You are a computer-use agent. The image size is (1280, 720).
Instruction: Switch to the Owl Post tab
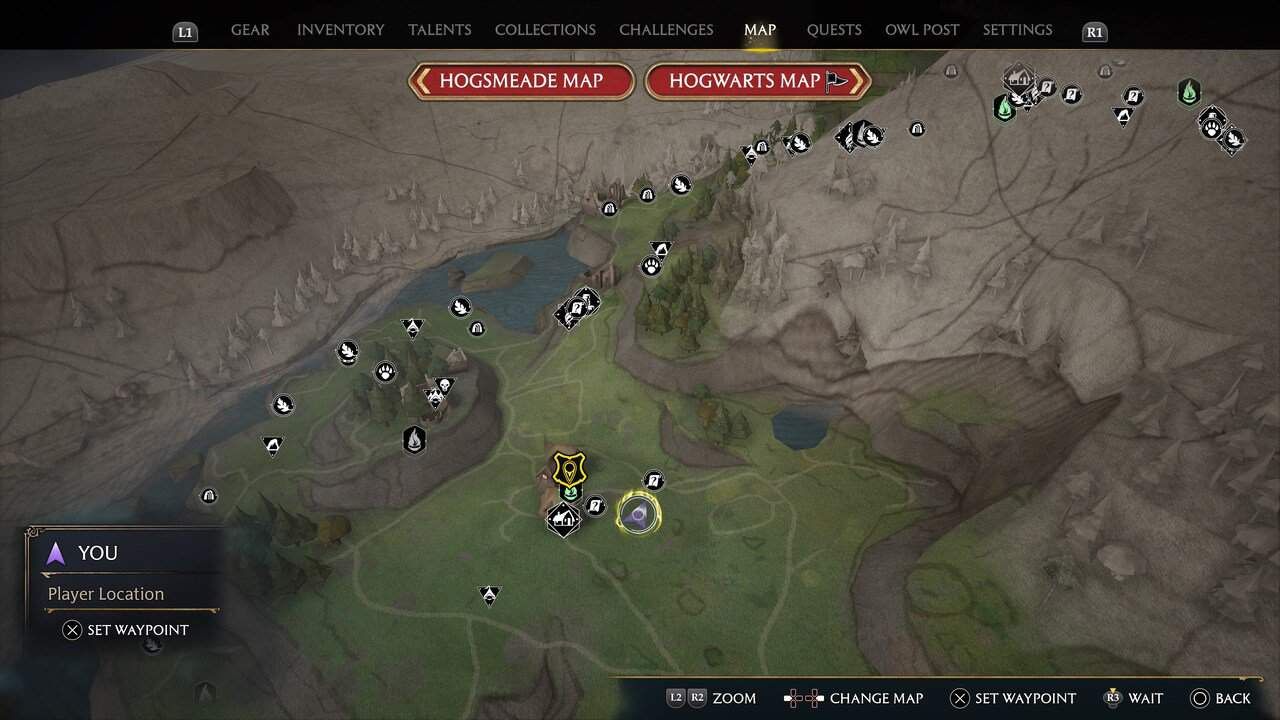coord(922,30)
